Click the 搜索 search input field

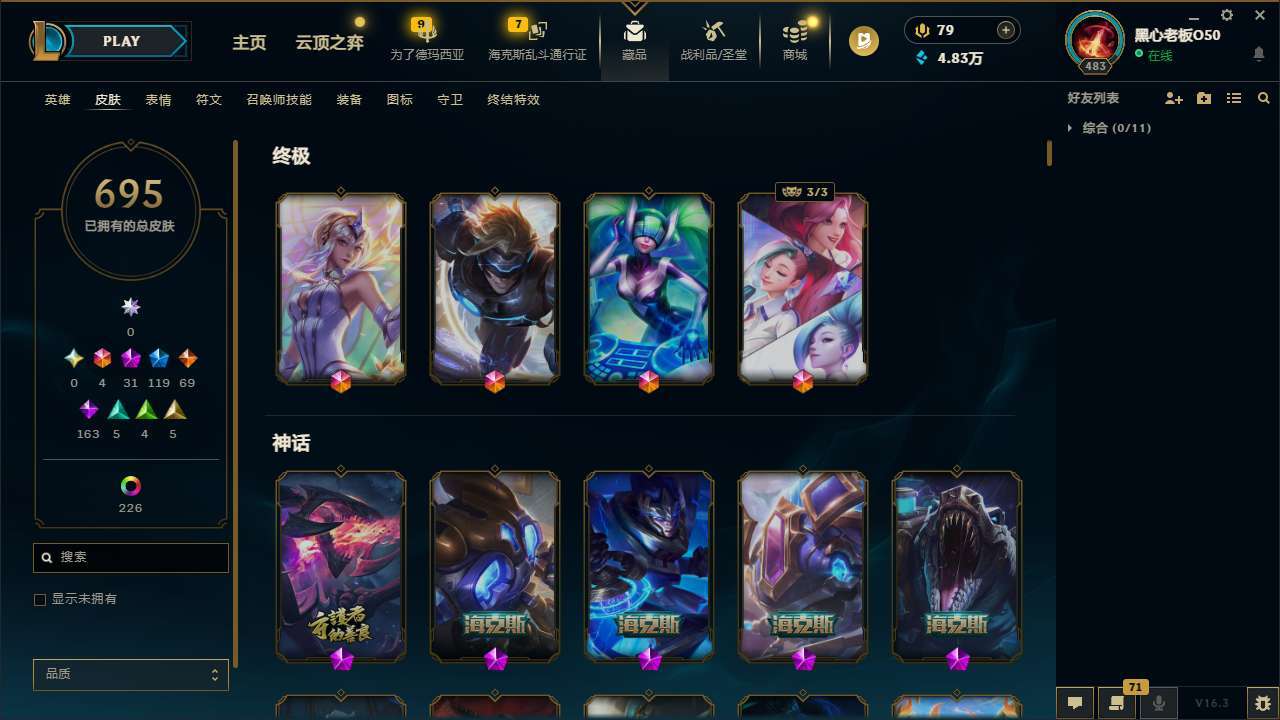click(130, 557)
